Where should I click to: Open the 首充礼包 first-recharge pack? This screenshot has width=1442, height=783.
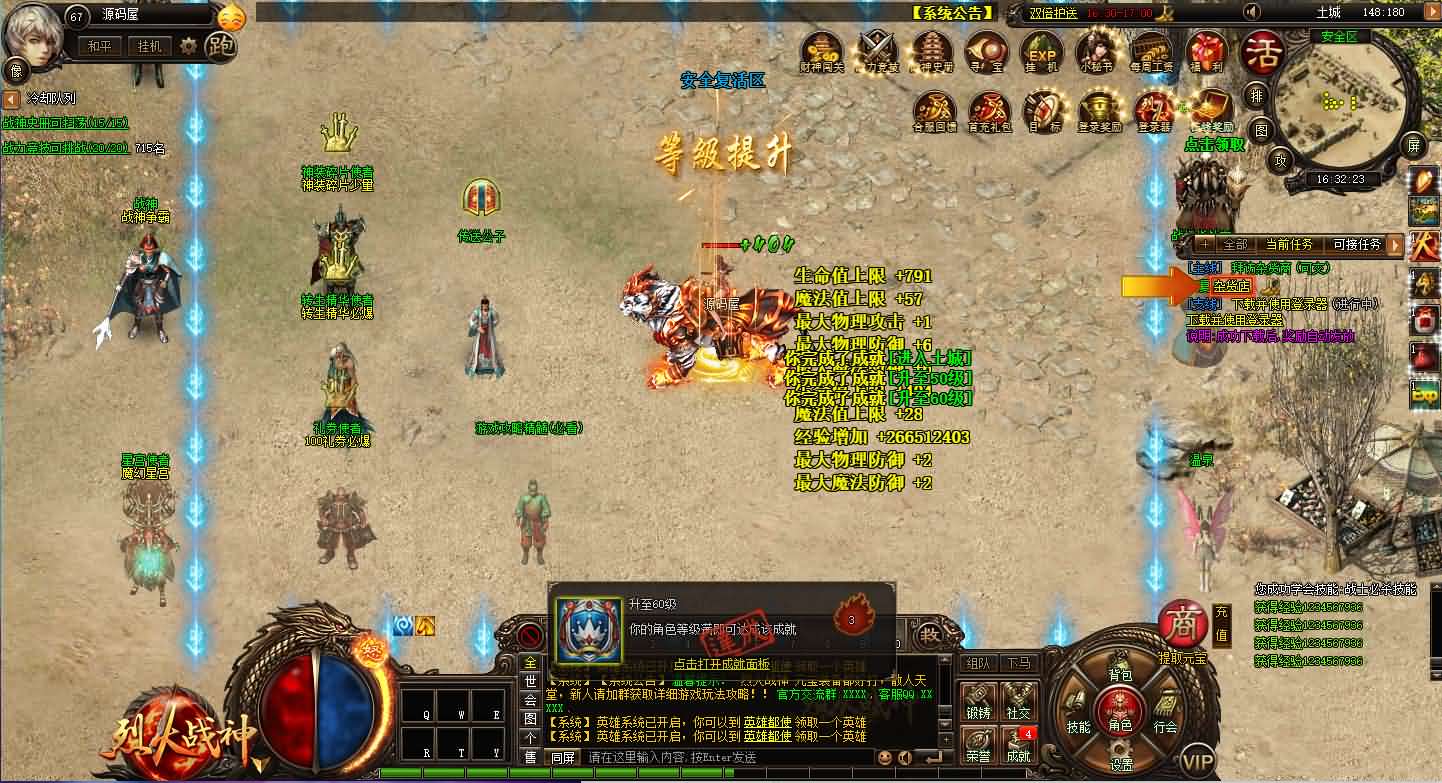(990, 110)
